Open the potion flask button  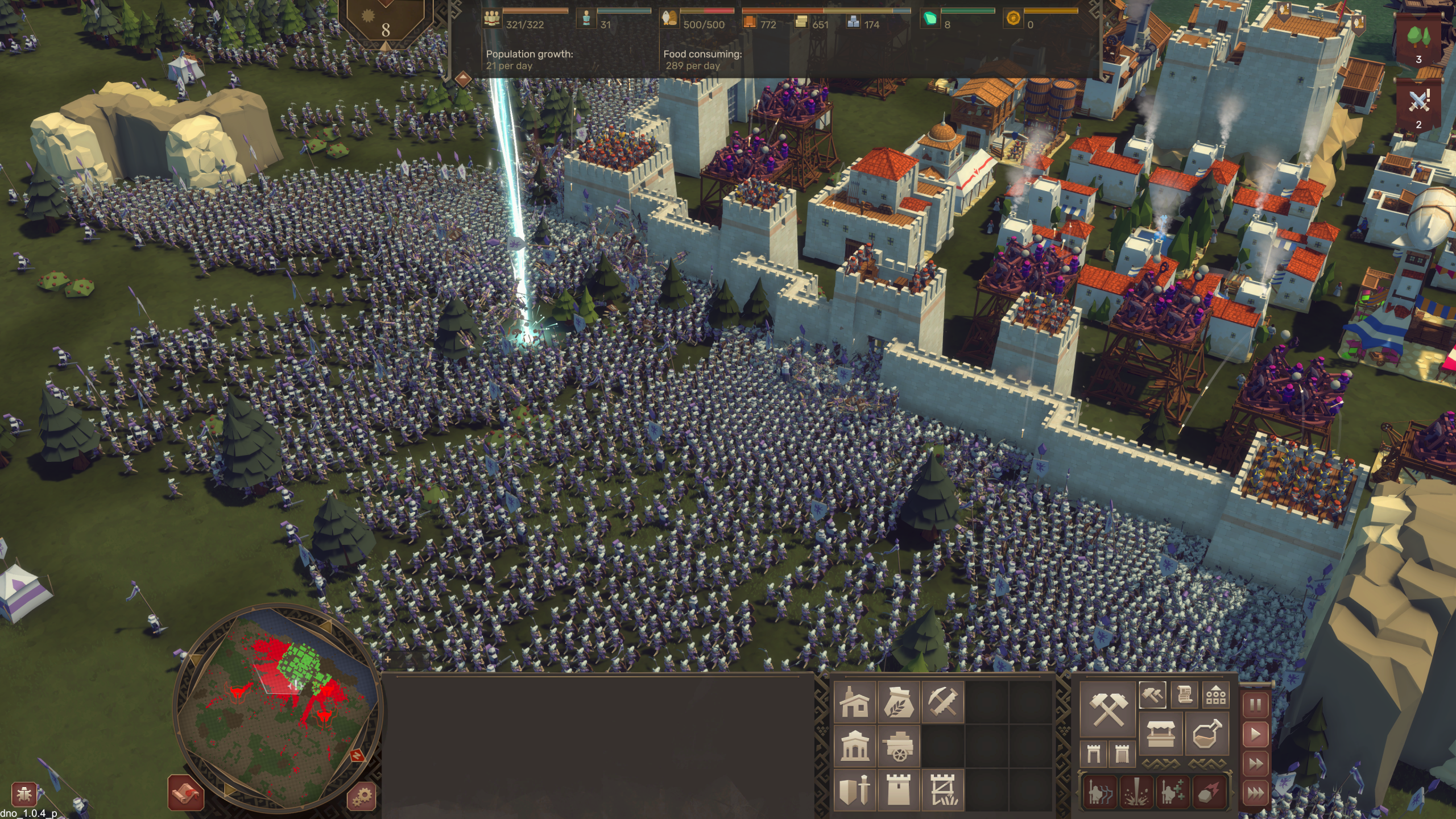(x=1206, y=734)
